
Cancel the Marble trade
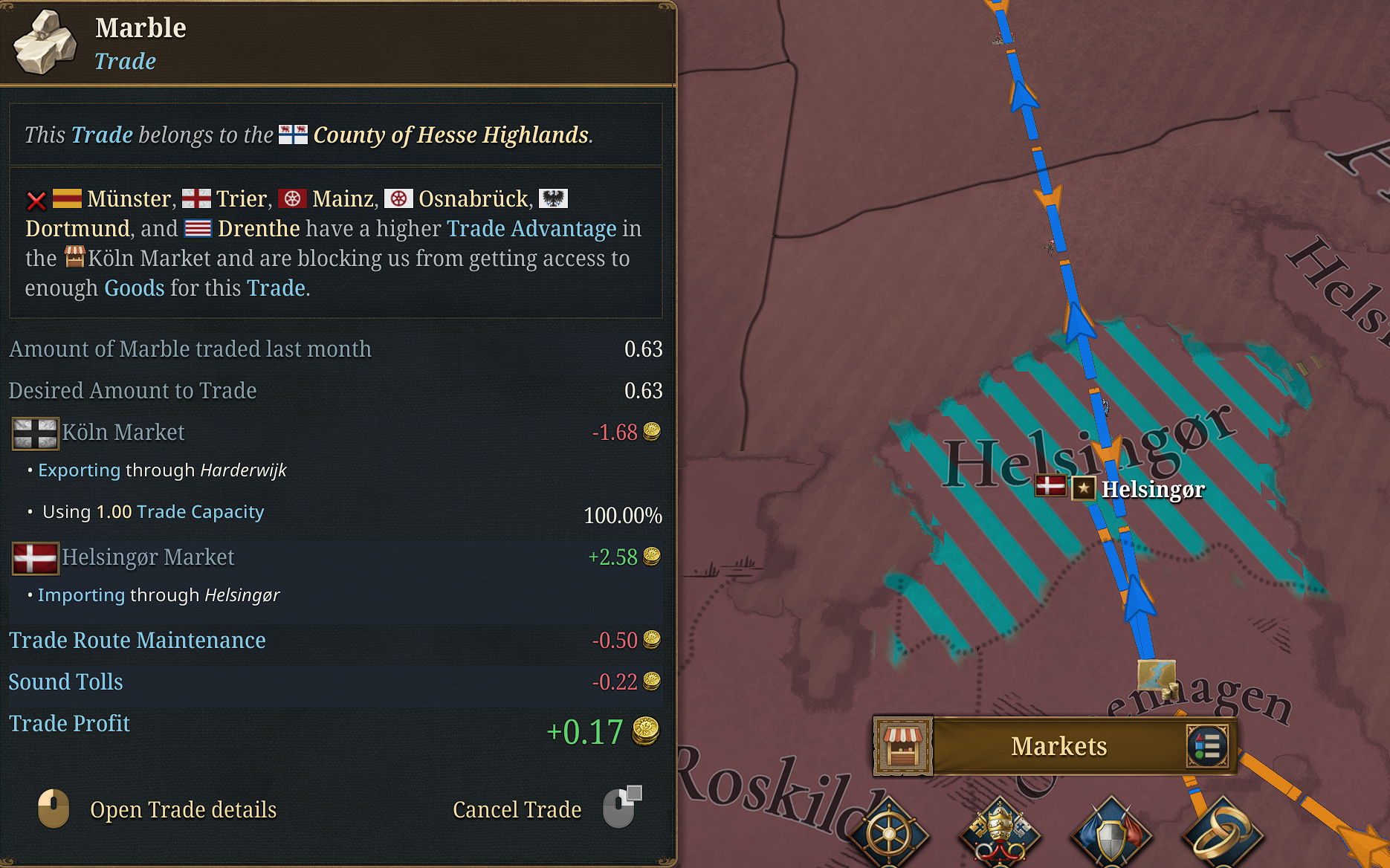(517, 810)
